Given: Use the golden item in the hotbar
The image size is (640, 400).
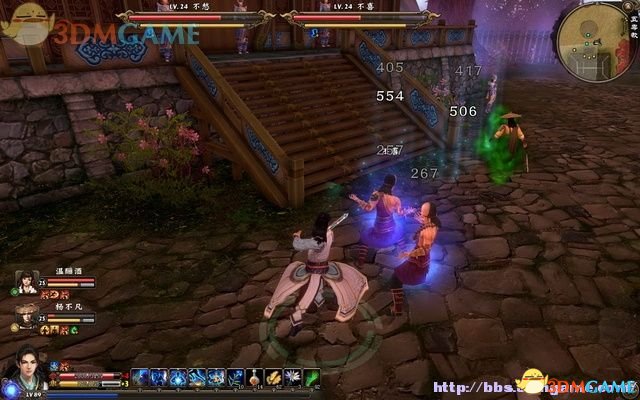Looking at the screenshot, I should click(275, 377).
